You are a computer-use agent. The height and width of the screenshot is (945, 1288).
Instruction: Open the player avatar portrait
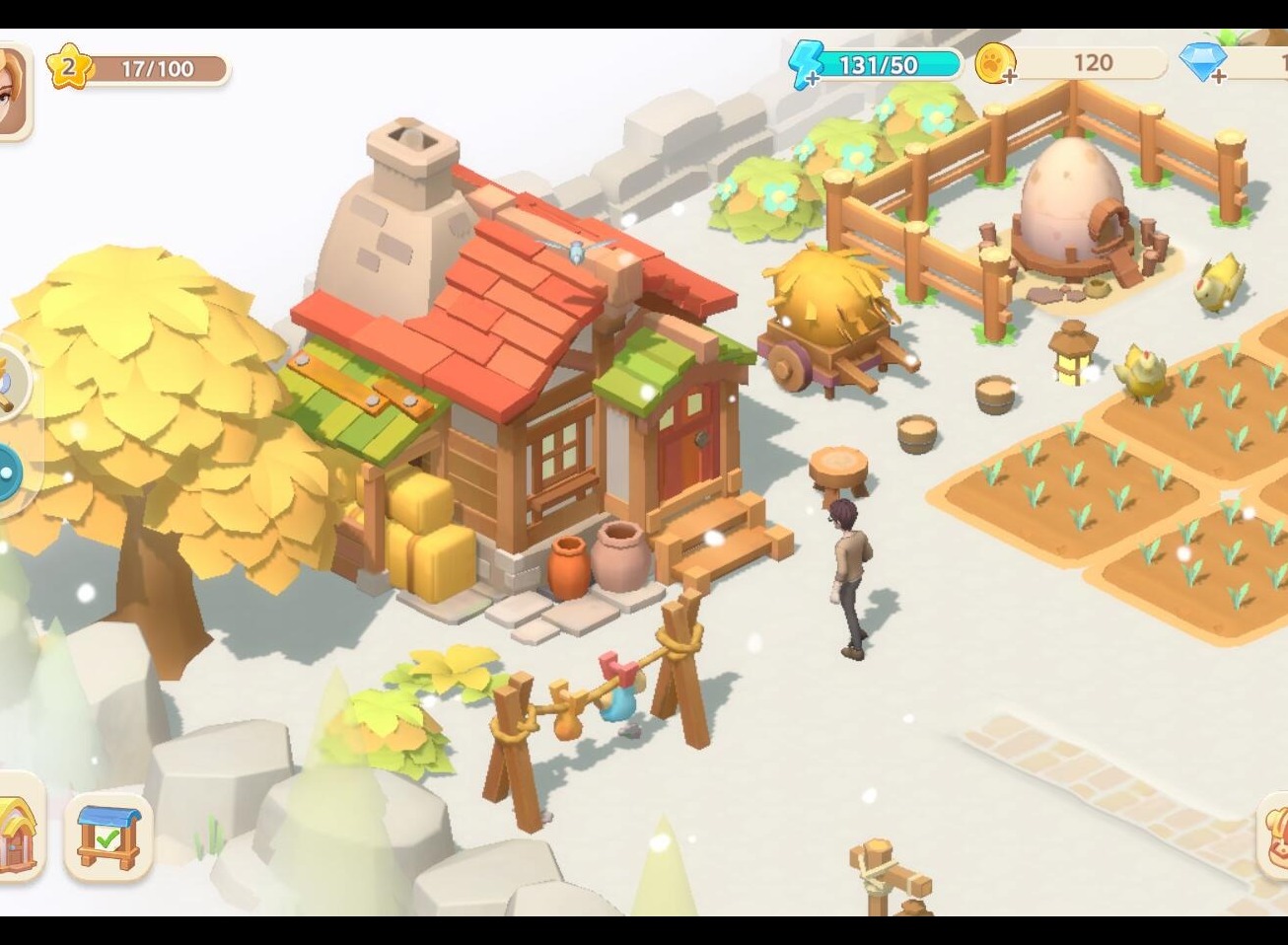point(13,91)
